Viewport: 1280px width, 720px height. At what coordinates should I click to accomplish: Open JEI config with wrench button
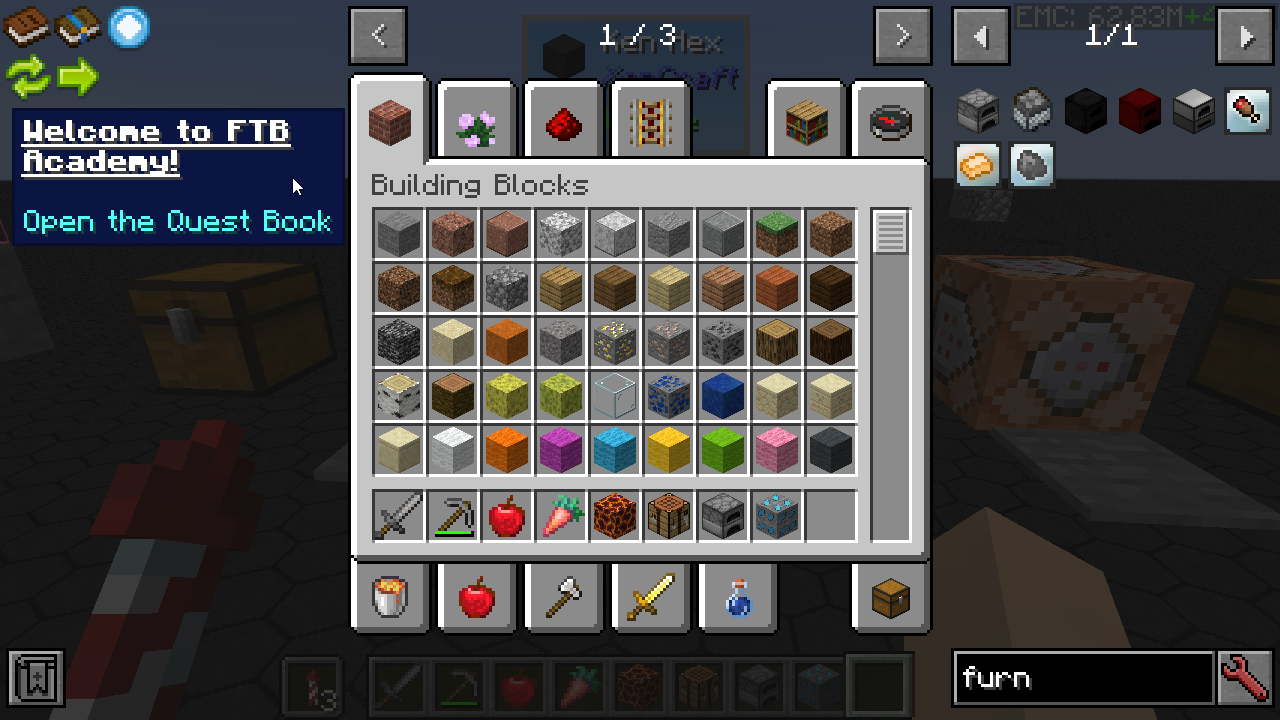click(x=1245, y=679)
